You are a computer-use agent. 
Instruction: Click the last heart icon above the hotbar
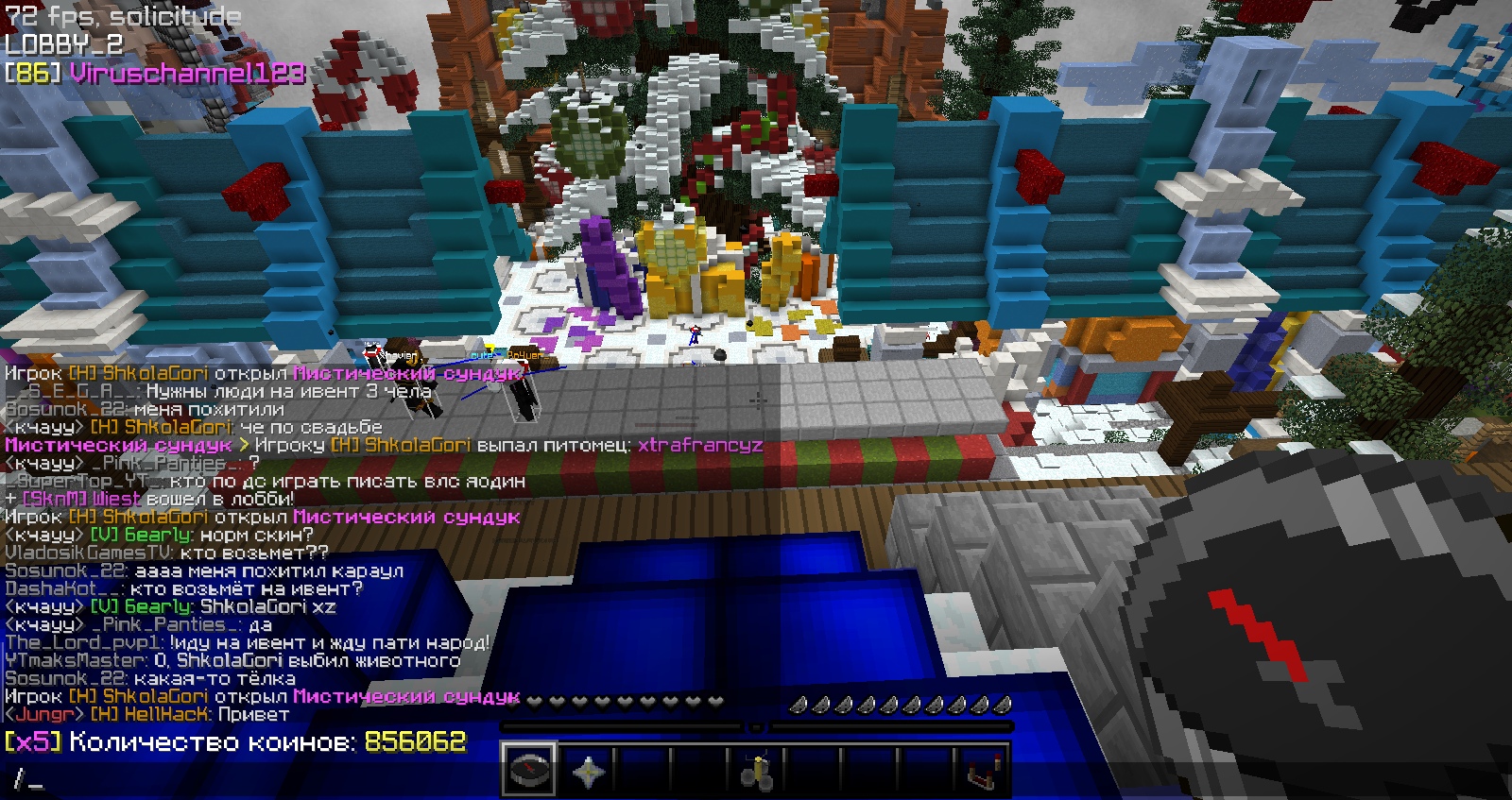pyautogui.click(x=715, y=702)
